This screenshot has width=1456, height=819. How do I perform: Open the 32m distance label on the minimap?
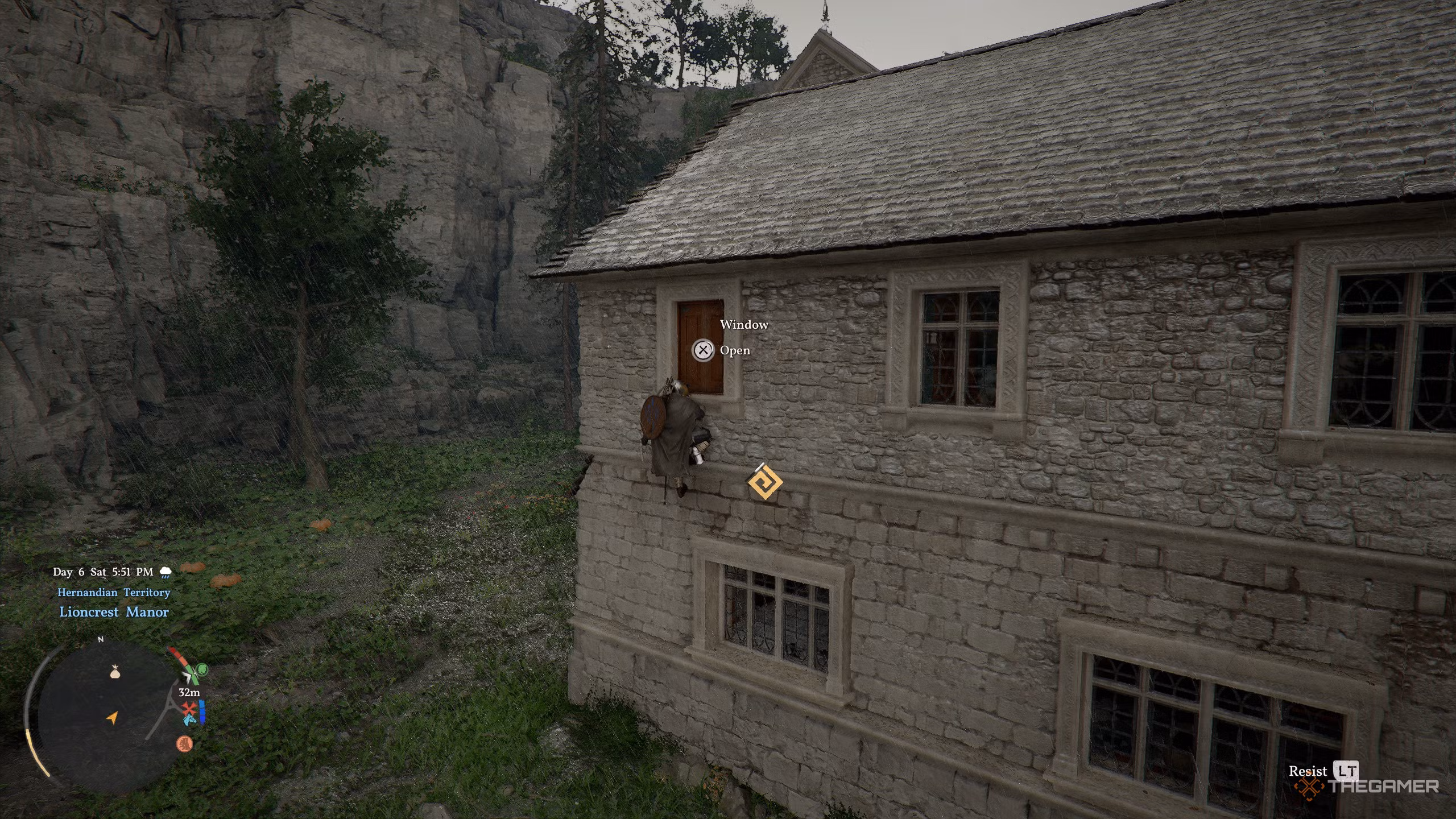[x=189, y=692]
